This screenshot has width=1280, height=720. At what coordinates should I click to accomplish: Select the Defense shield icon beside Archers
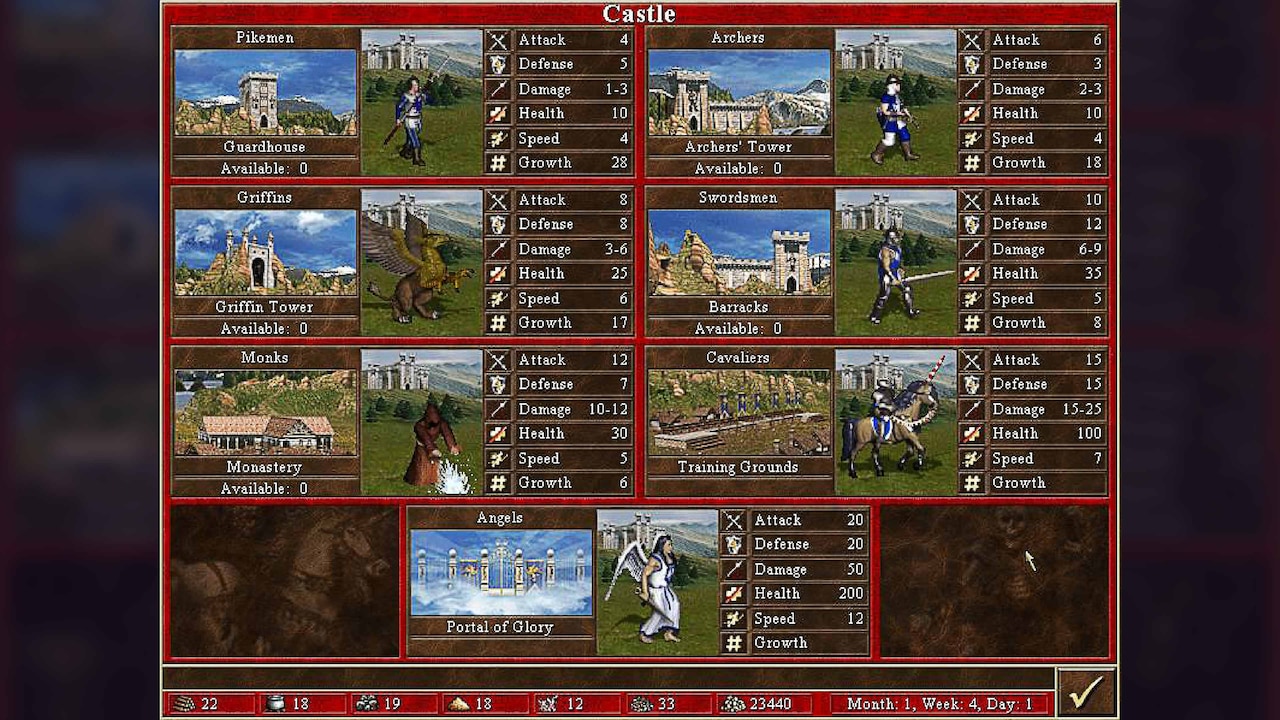972,64
